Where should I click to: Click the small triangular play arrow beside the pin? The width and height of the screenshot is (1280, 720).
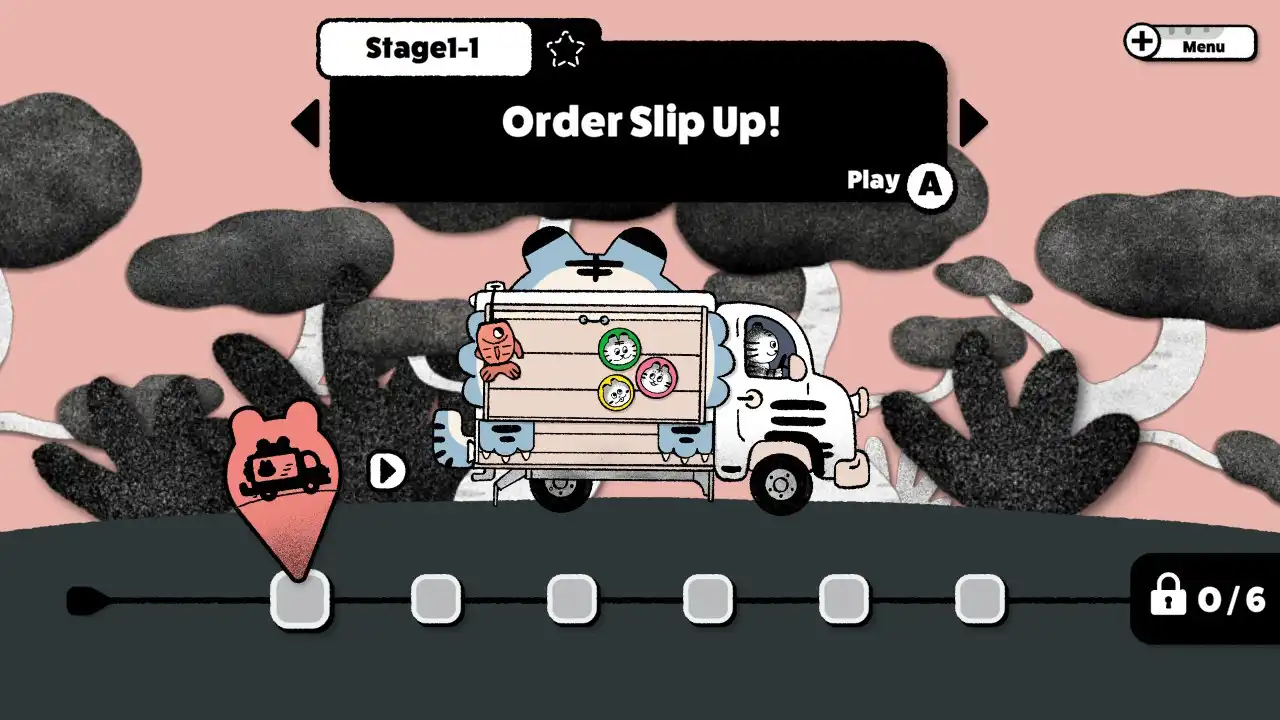pyautogui.click(x=386, y=468)
